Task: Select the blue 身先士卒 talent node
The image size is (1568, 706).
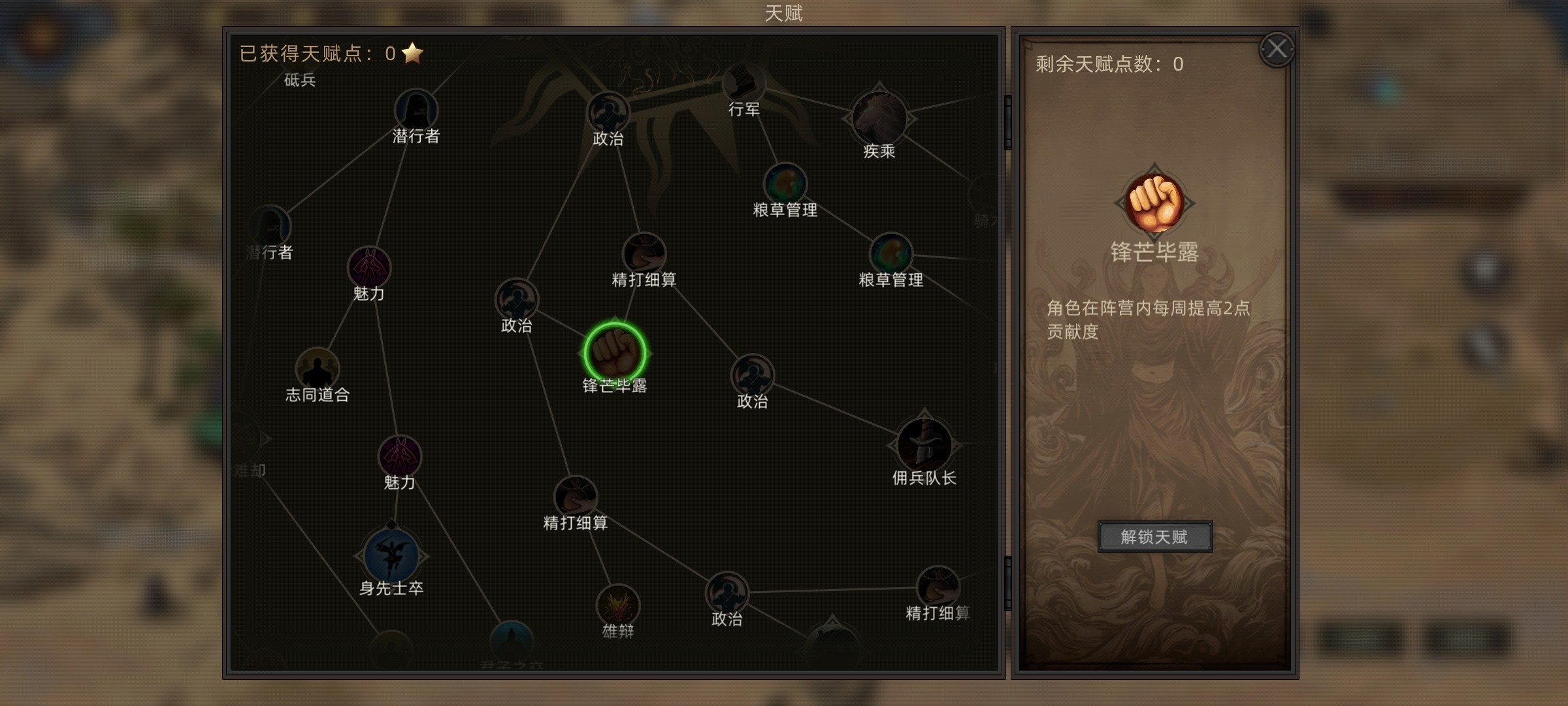Action: 391,555
